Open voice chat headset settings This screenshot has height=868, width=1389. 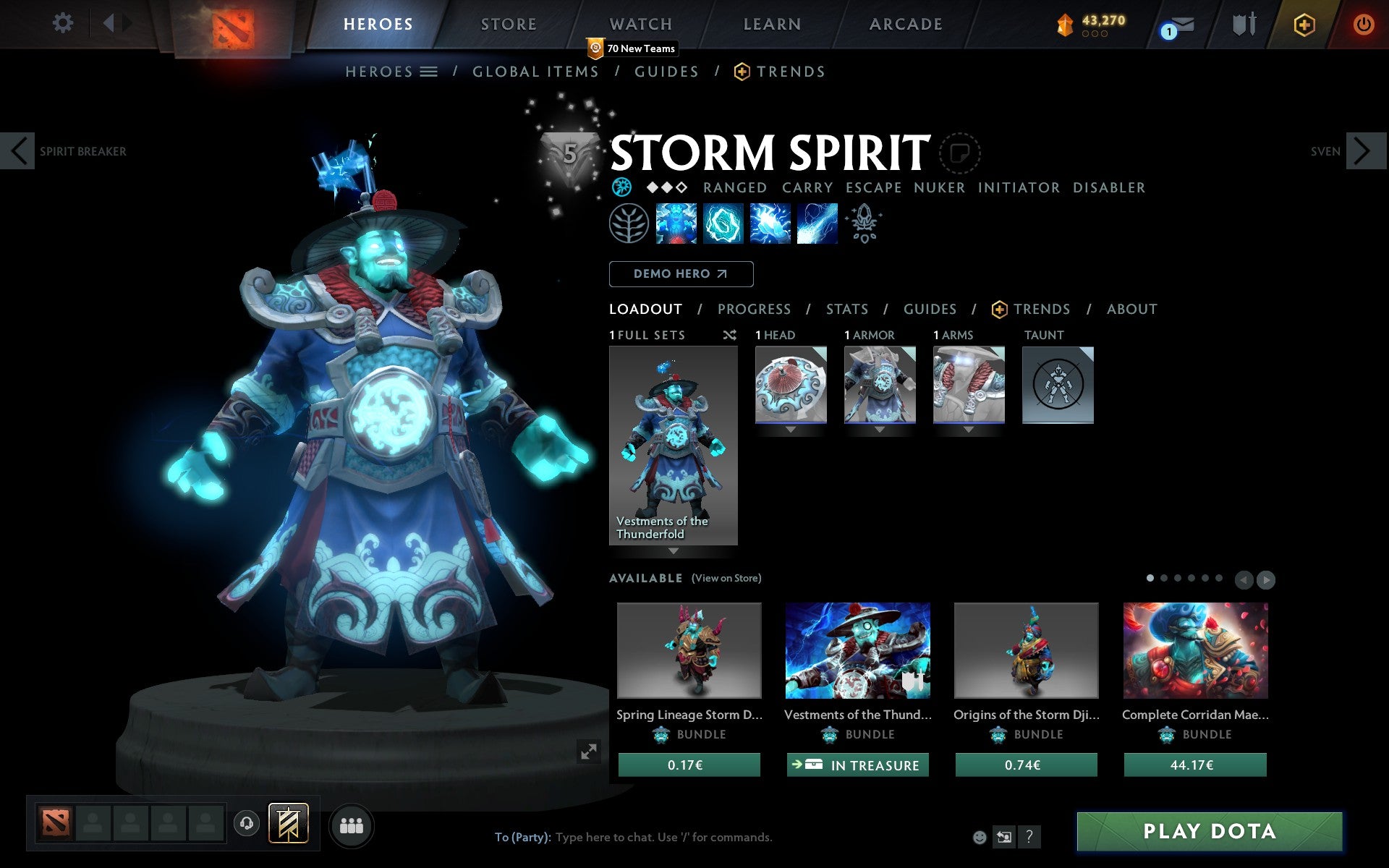248,822
